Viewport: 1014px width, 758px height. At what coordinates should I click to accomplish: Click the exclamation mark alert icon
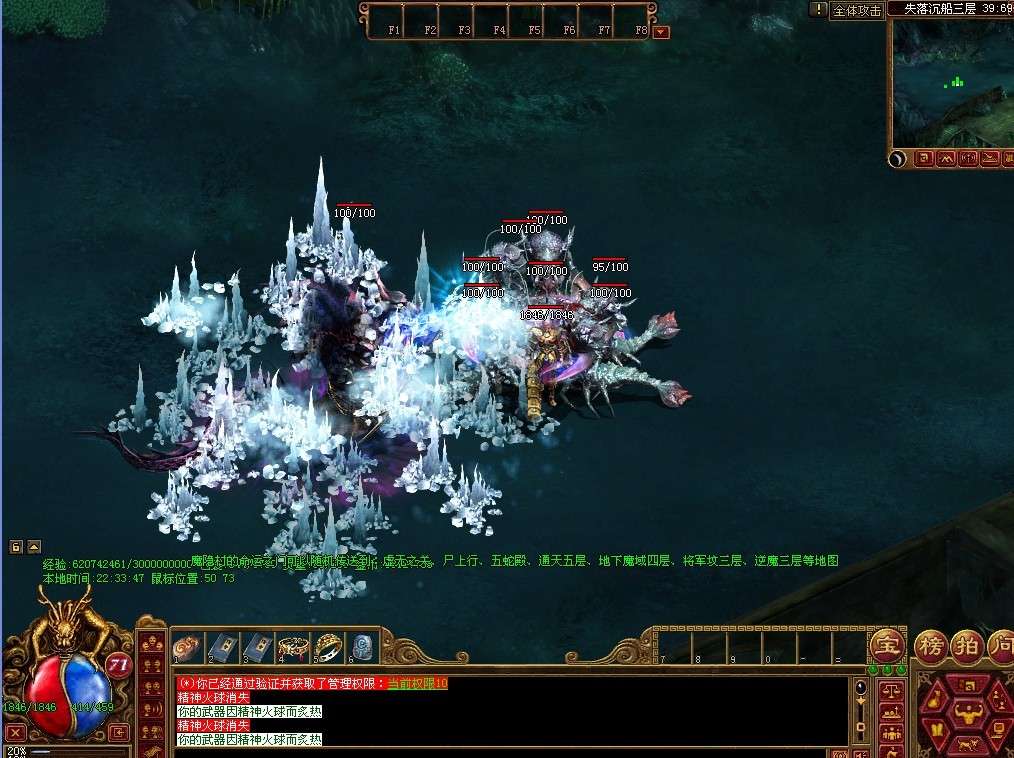pos(819,9)
